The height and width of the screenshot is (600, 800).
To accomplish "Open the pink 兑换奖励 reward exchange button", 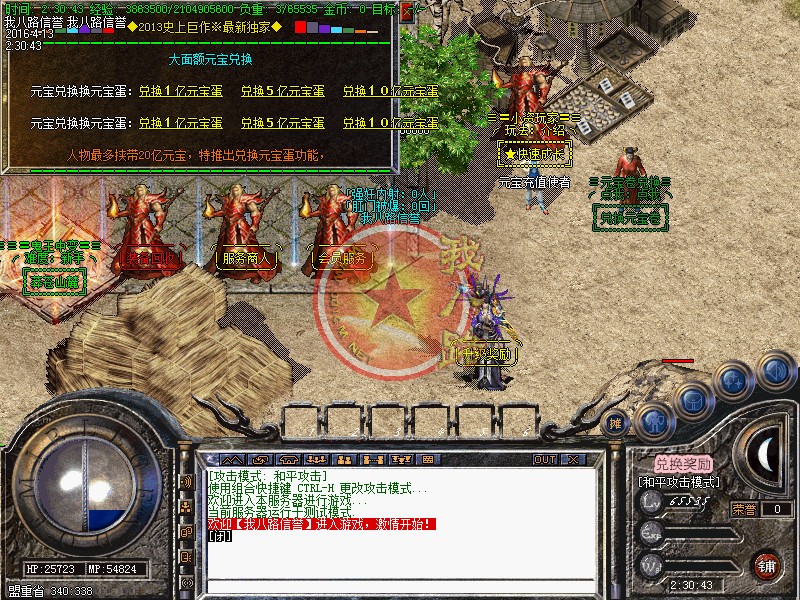I will point(684,464).
